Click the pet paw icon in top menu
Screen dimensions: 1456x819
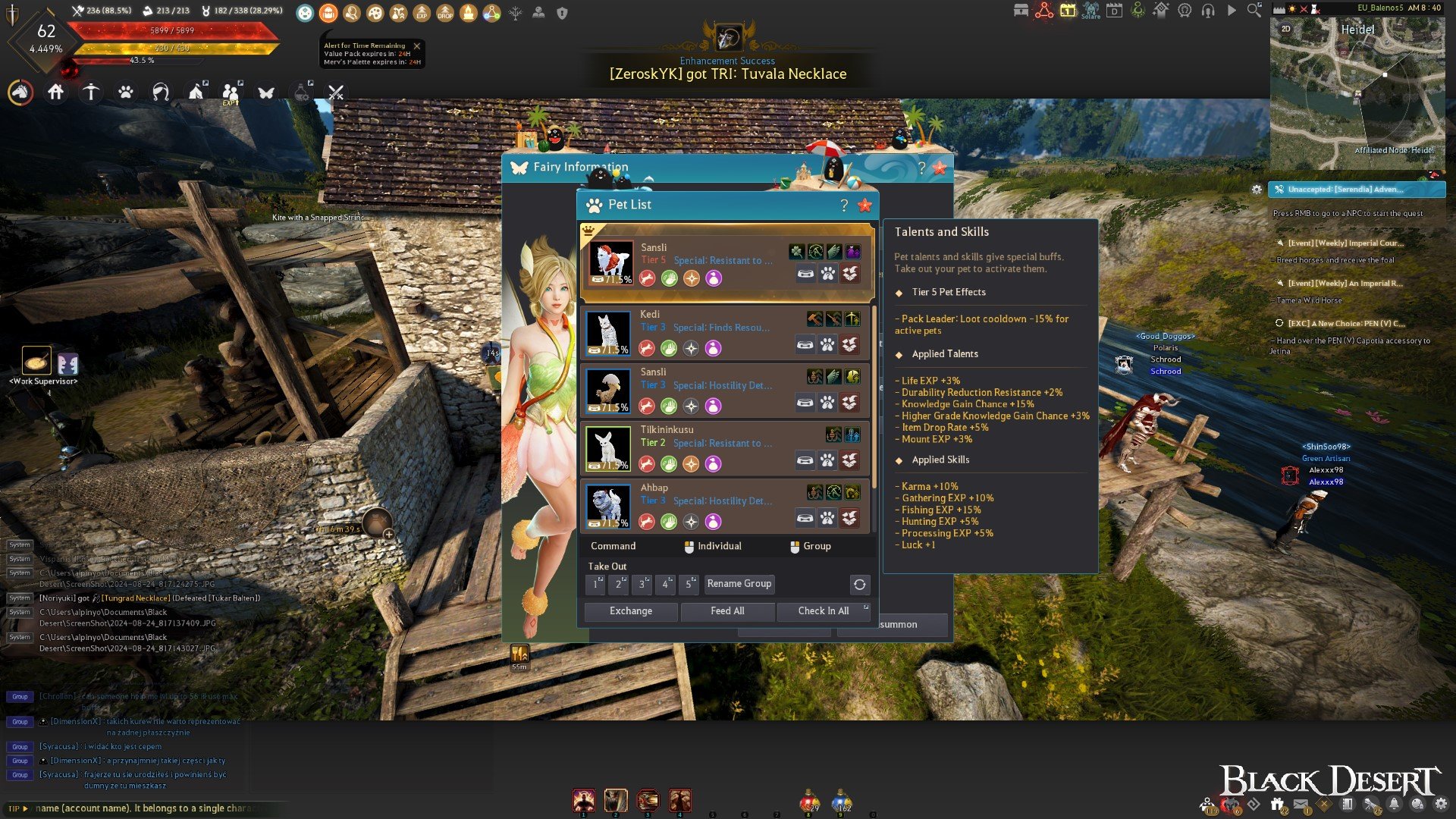pyautogui.click(x=126, y=93)
